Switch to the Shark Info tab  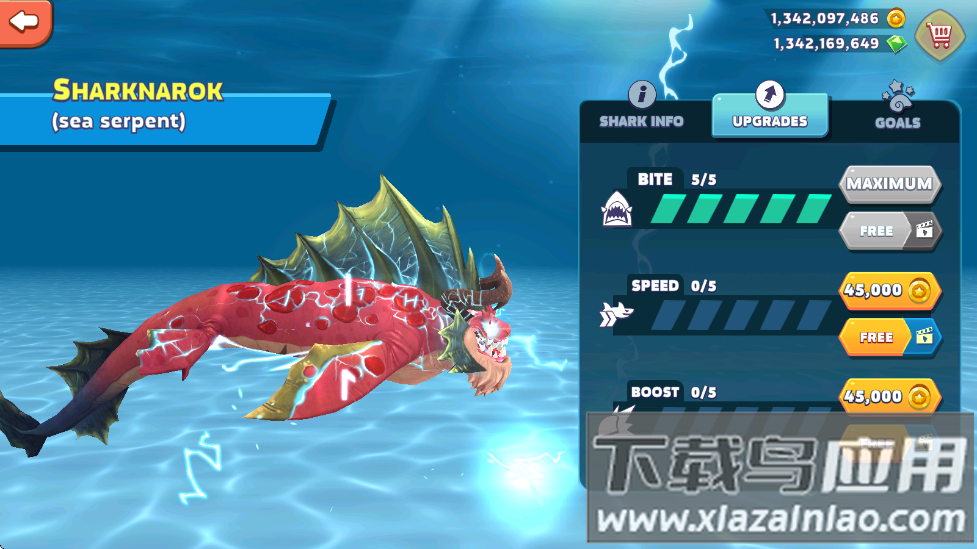[641, 108]
